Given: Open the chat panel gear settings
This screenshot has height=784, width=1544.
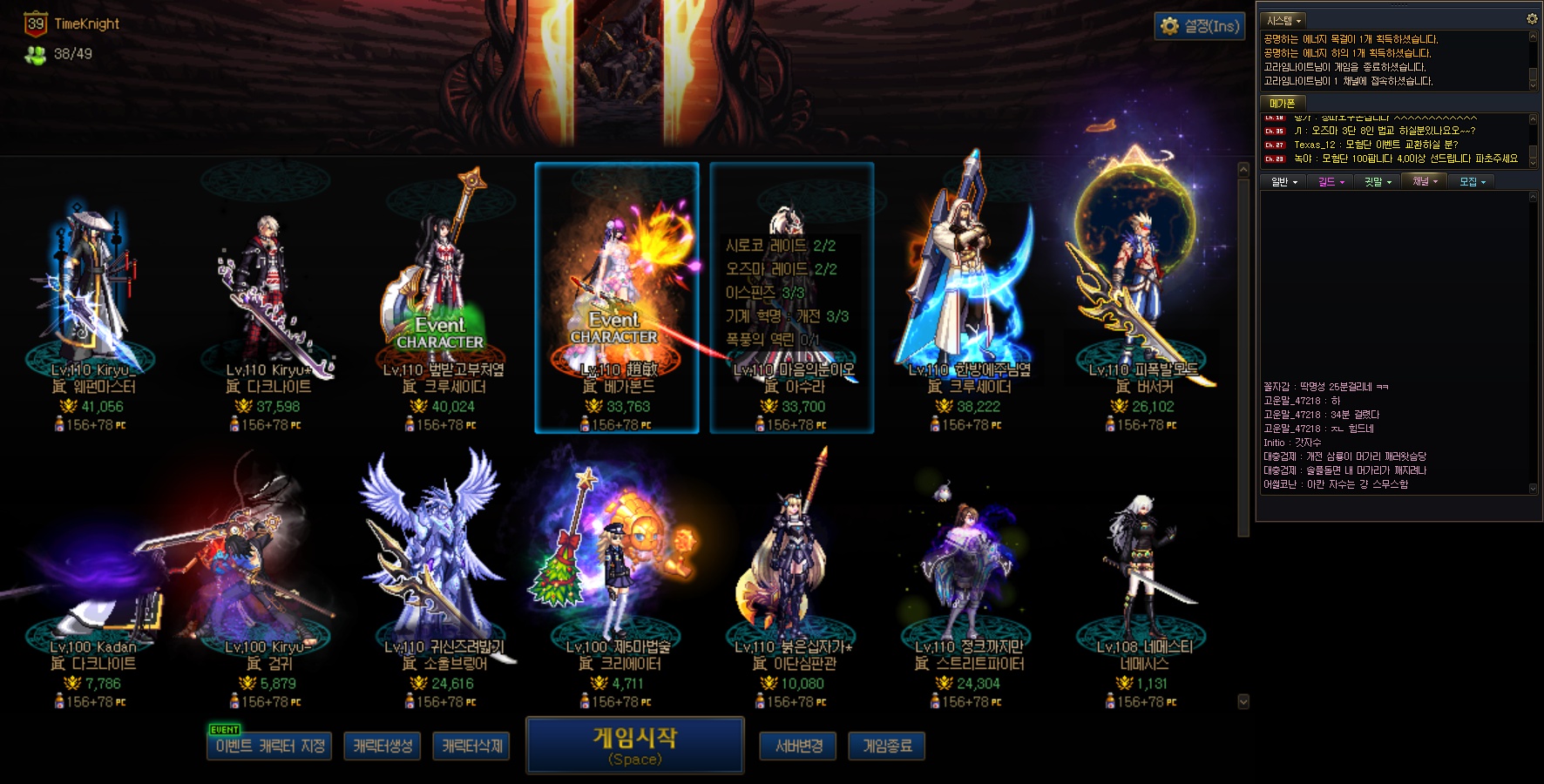Looking at the screenshot, I should coord(1532,18).
